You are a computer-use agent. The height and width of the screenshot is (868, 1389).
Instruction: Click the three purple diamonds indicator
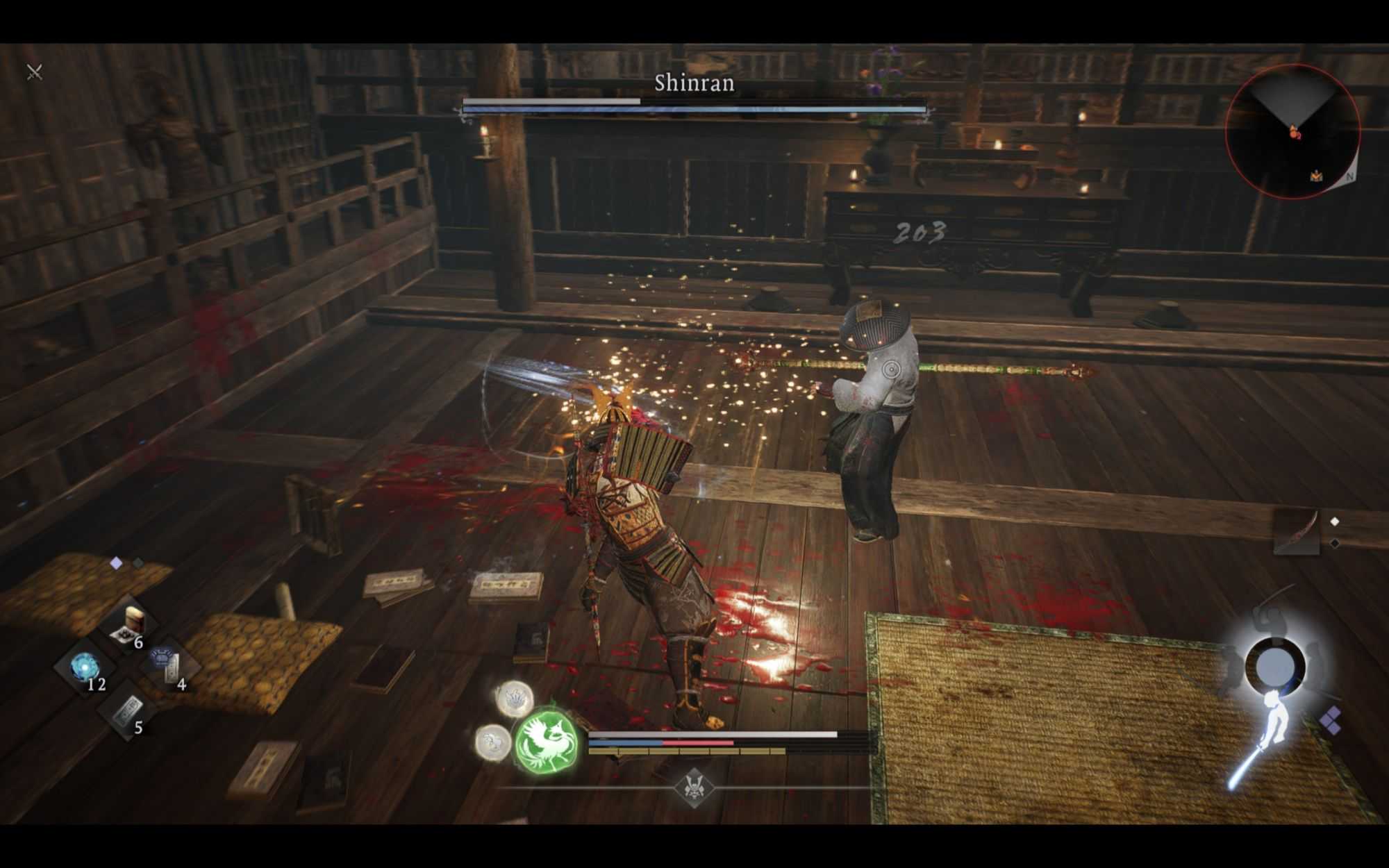1330,720
